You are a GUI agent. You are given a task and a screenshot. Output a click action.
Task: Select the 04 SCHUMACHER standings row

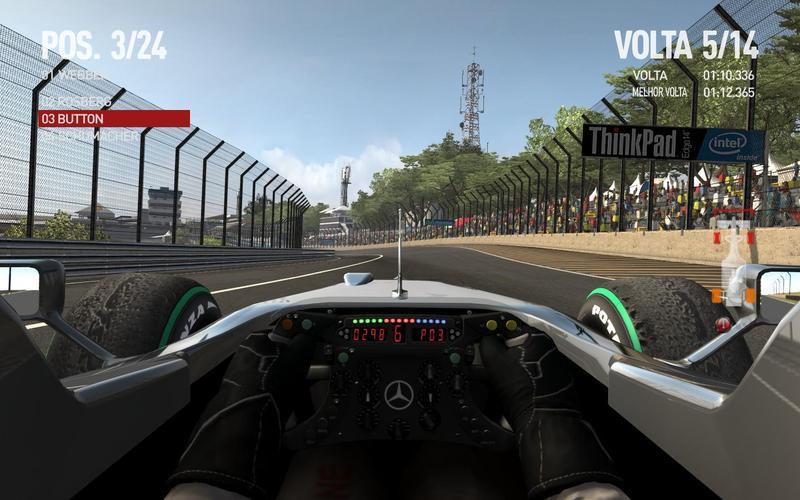coord(90,134)
